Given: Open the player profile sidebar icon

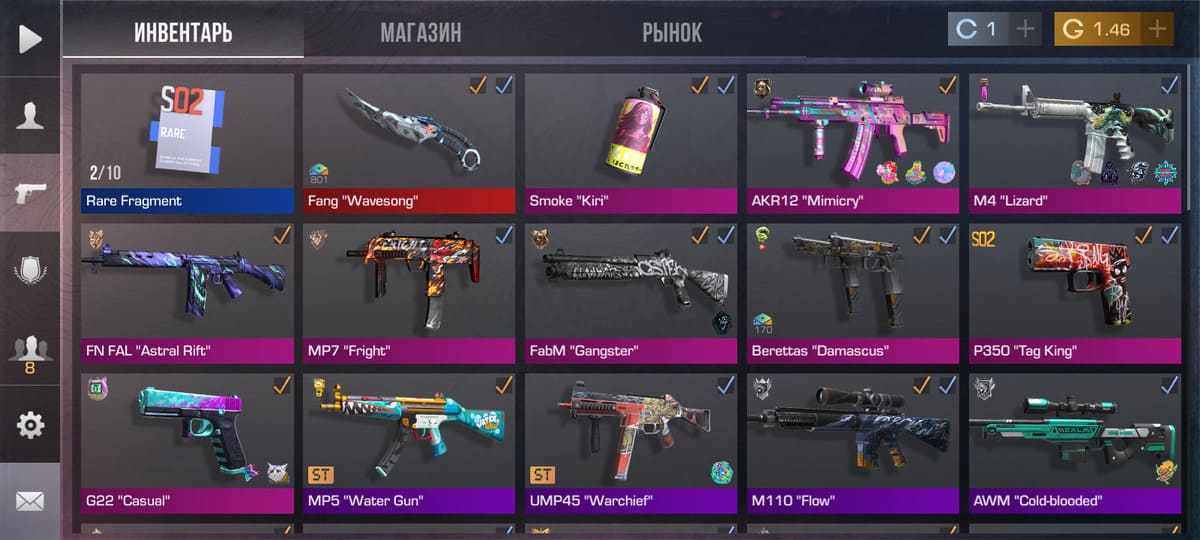Looking at the screenshot, I should point(30,116).
